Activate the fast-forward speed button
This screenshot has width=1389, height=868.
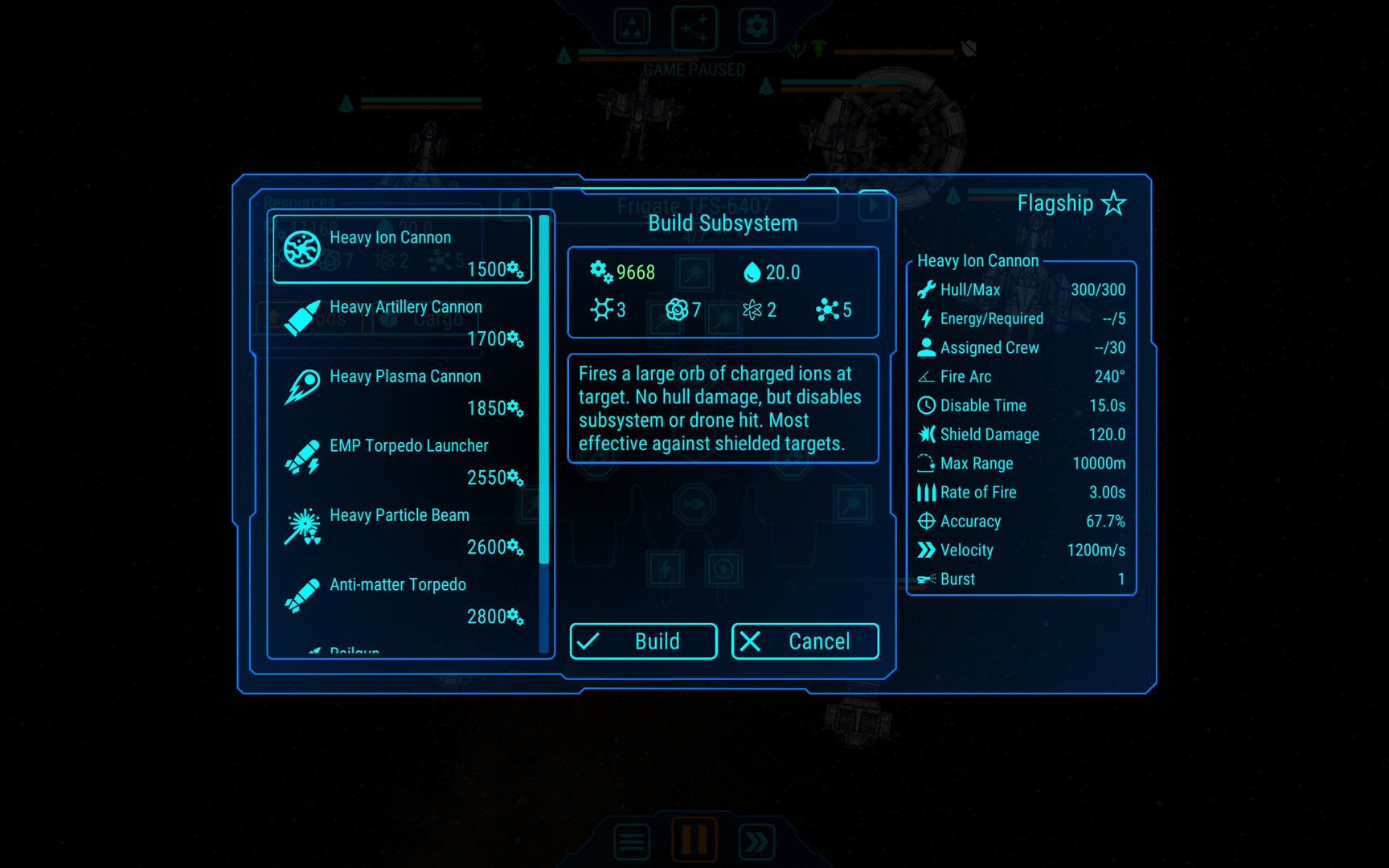tap(756, 841)
